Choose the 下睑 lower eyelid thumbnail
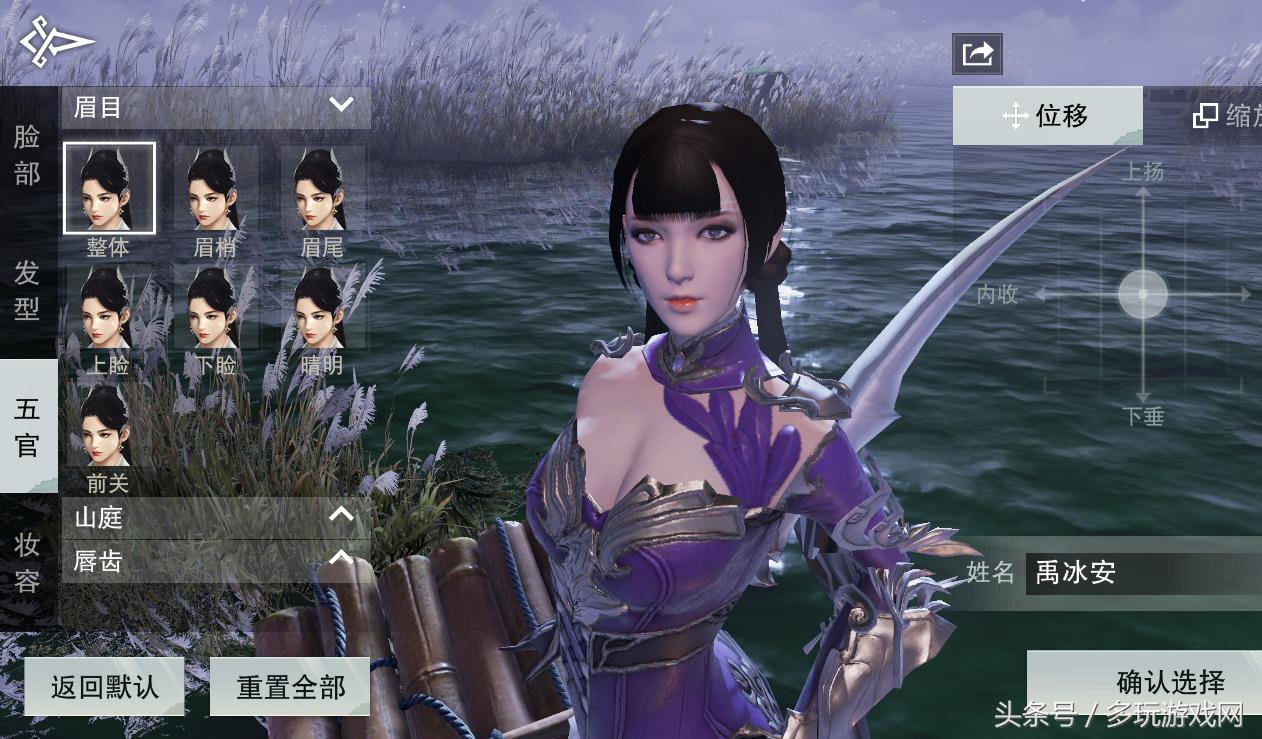 tap(216, 308)
